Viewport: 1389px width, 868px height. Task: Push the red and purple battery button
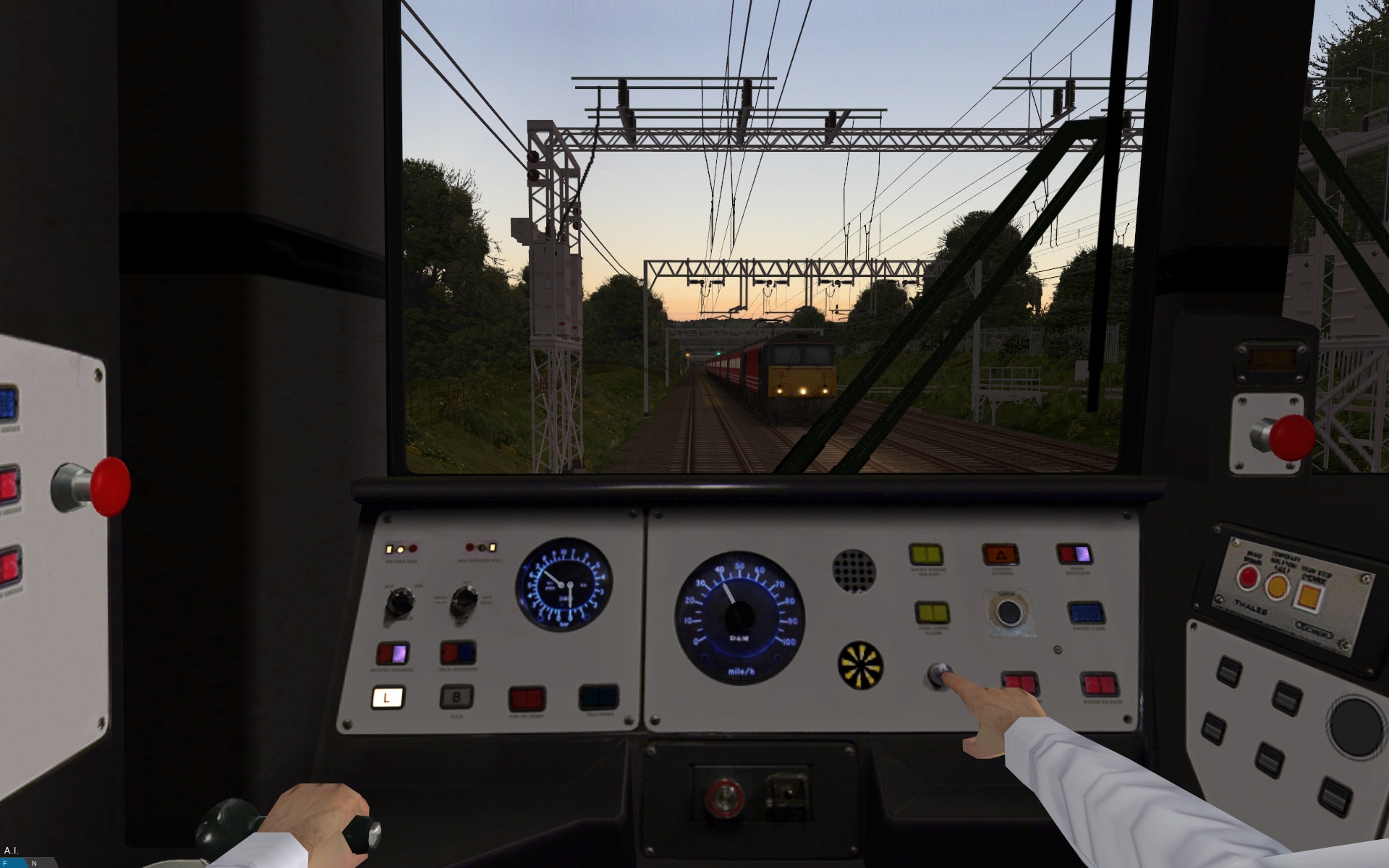(392, 653)
